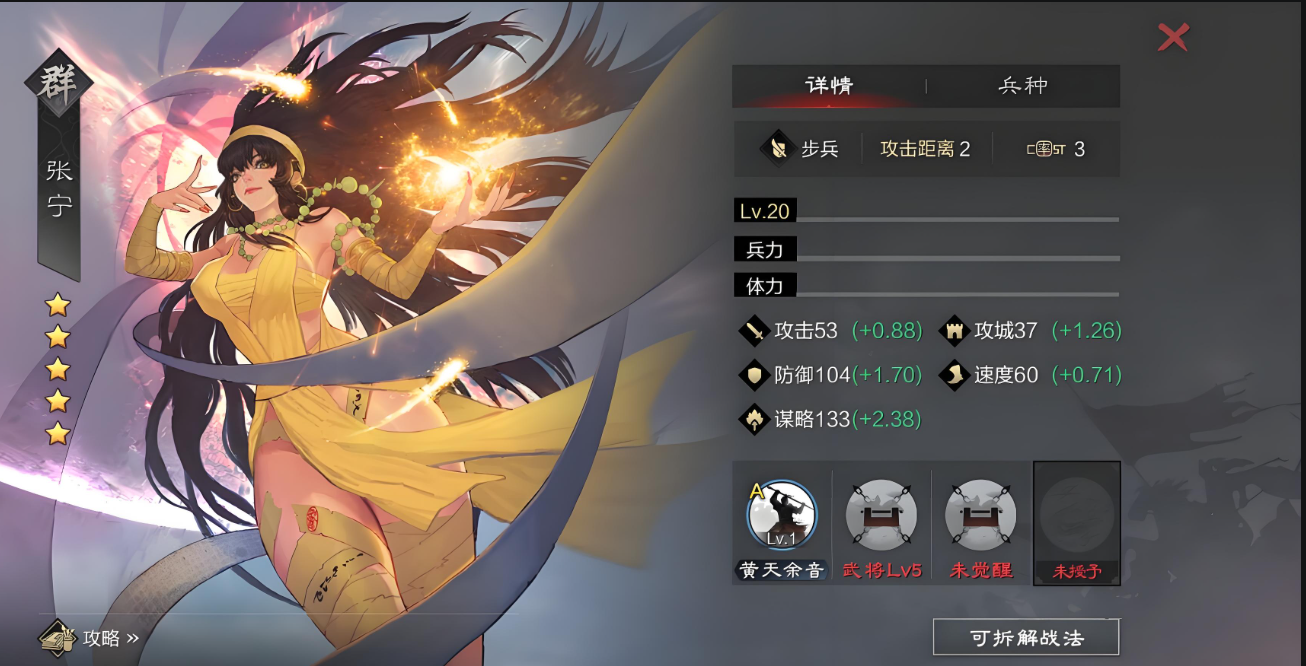
Task: Select the locked 武将Lv5 skill slot
Action: (881, 516)
